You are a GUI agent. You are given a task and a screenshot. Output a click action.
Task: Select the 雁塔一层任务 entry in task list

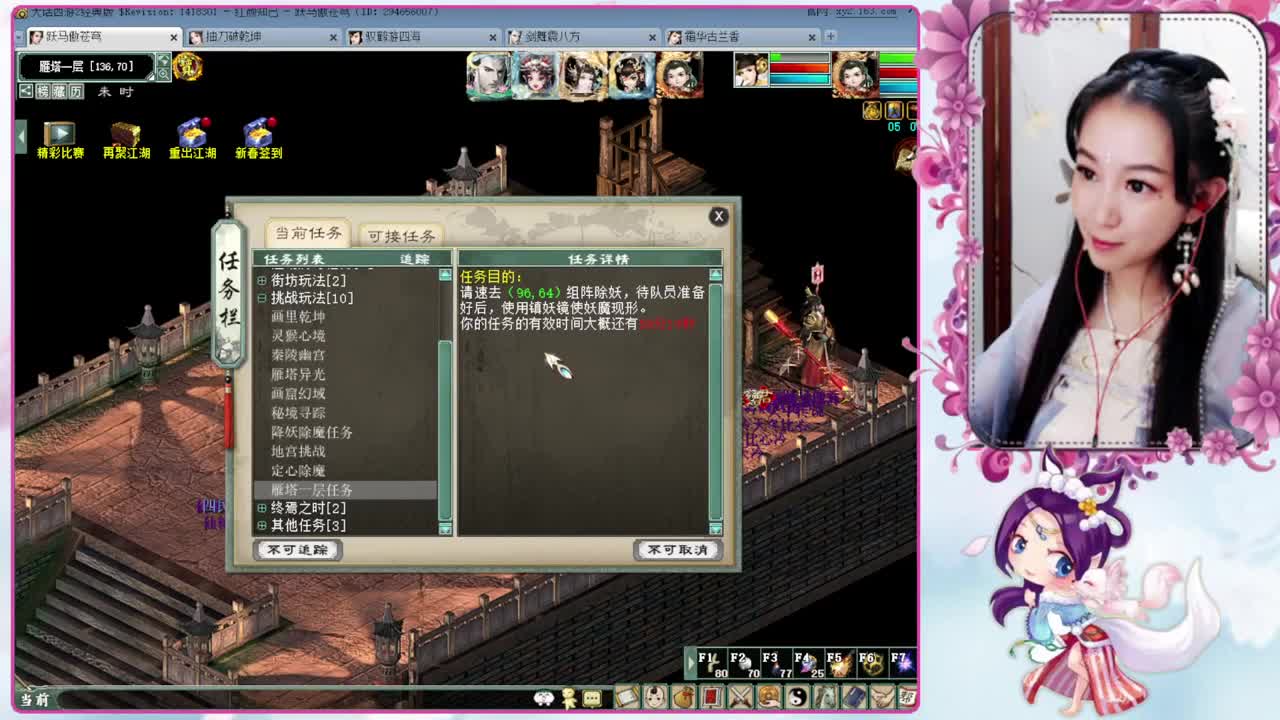pyautogui.click(x=310, y=490)
